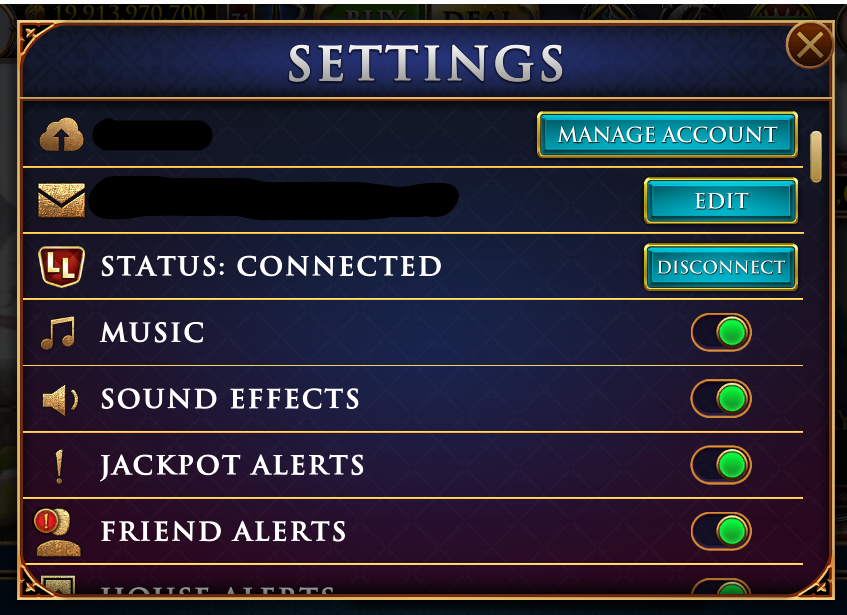Click the settings list scrollbar handle

(816, 157)
